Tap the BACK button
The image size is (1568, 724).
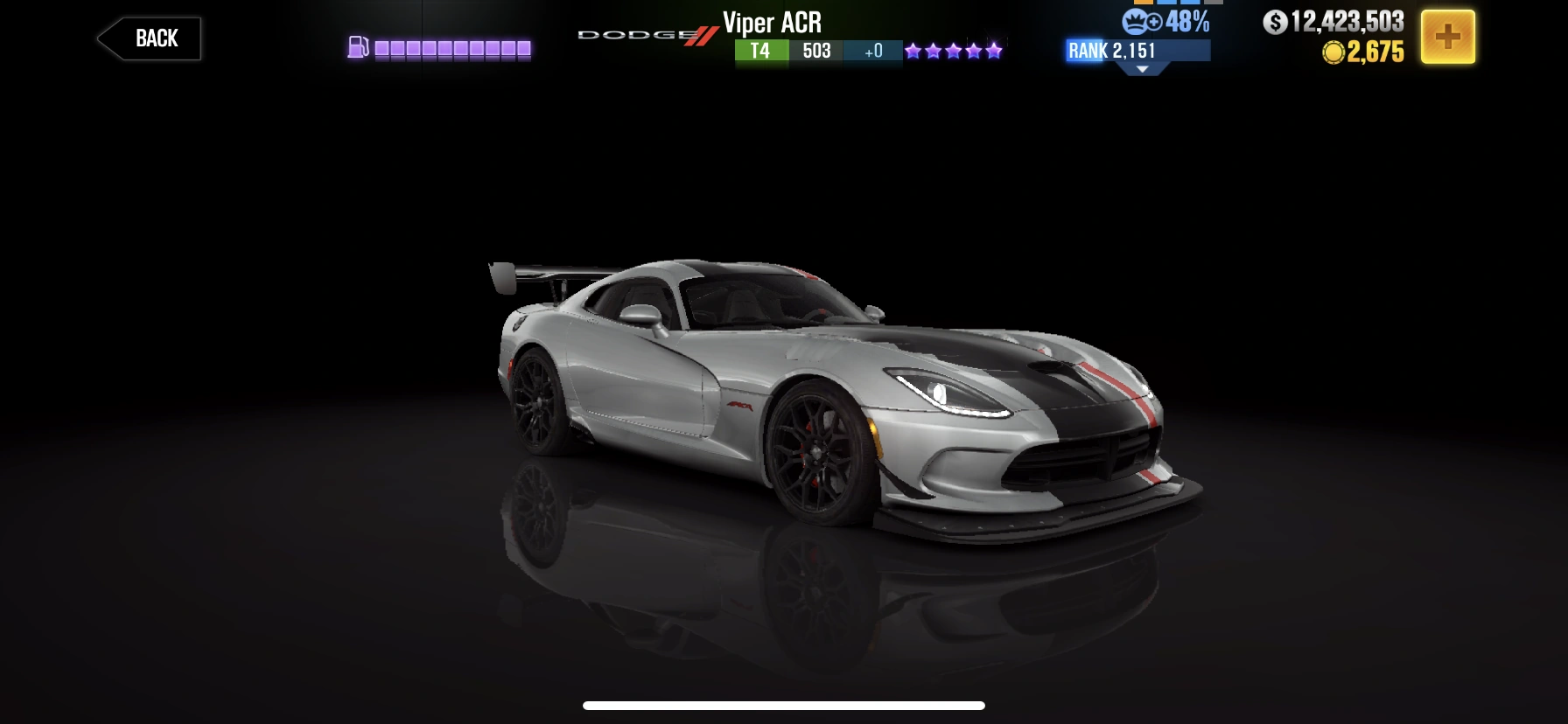click(x=149, y=38)
